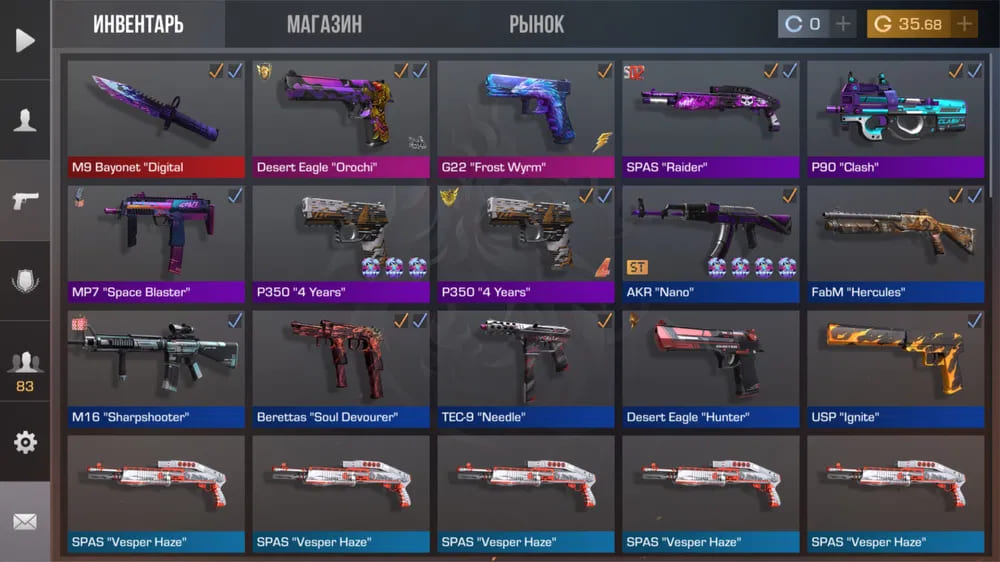Add gold with the plus button
Image resolution: width=1000 pixels, height=562 pixels.
[x=964, y=24]
